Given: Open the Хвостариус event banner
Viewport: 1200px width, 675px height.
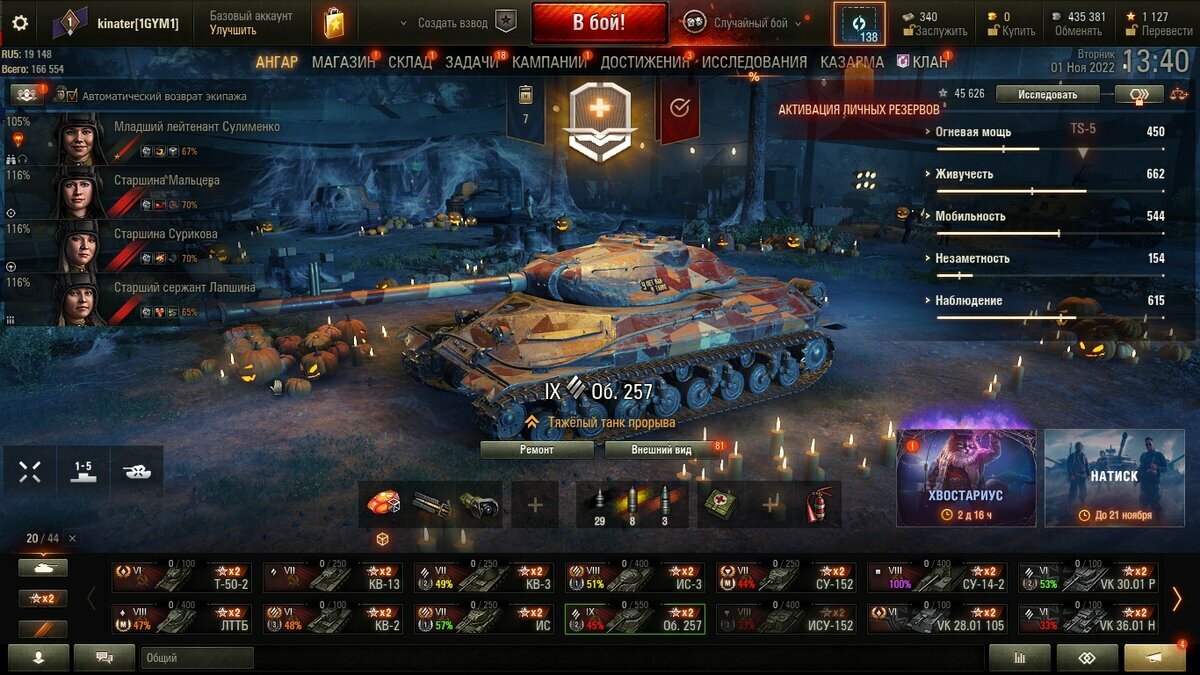Looking at the screenshot, I should [x=966, y=478].
